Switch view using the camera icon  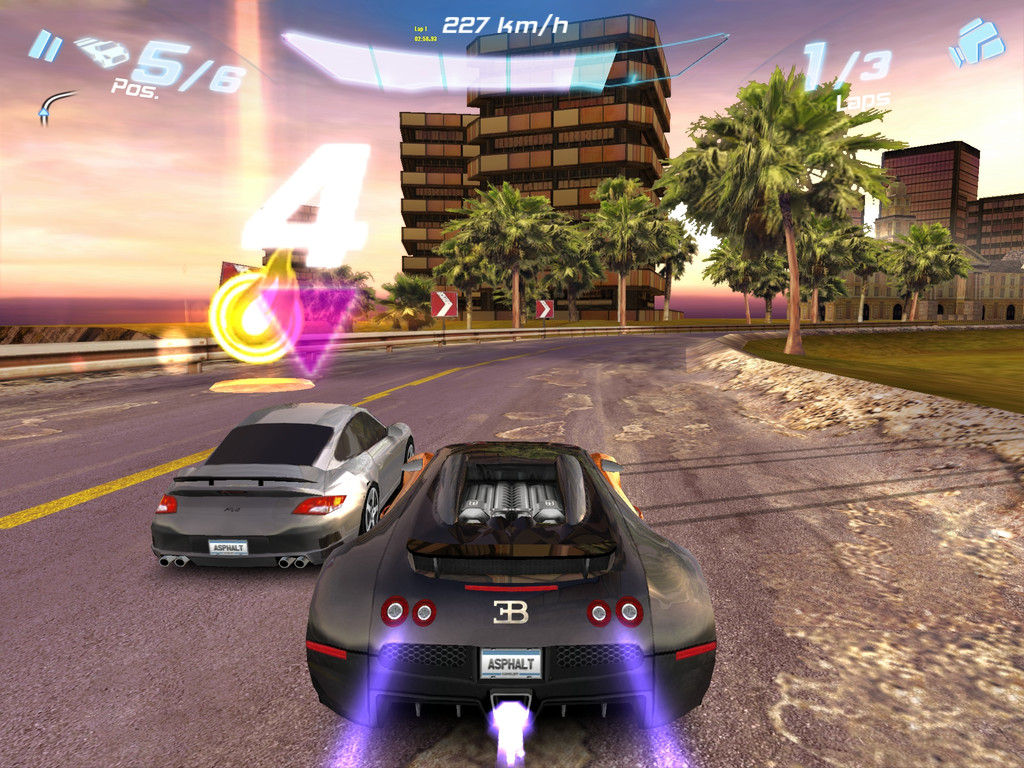click(976, 43)
